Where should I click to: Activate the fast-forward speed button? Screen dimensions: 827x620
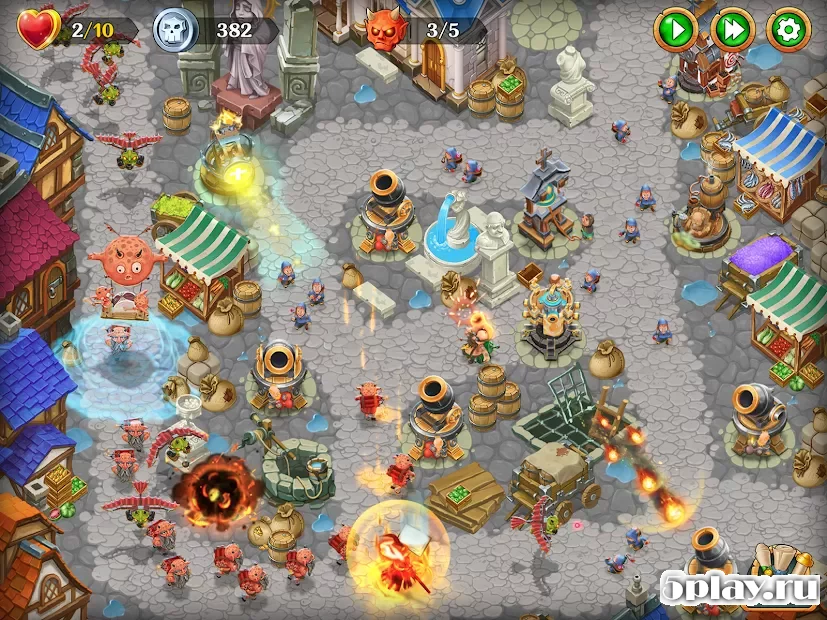(x=732, y=30)
